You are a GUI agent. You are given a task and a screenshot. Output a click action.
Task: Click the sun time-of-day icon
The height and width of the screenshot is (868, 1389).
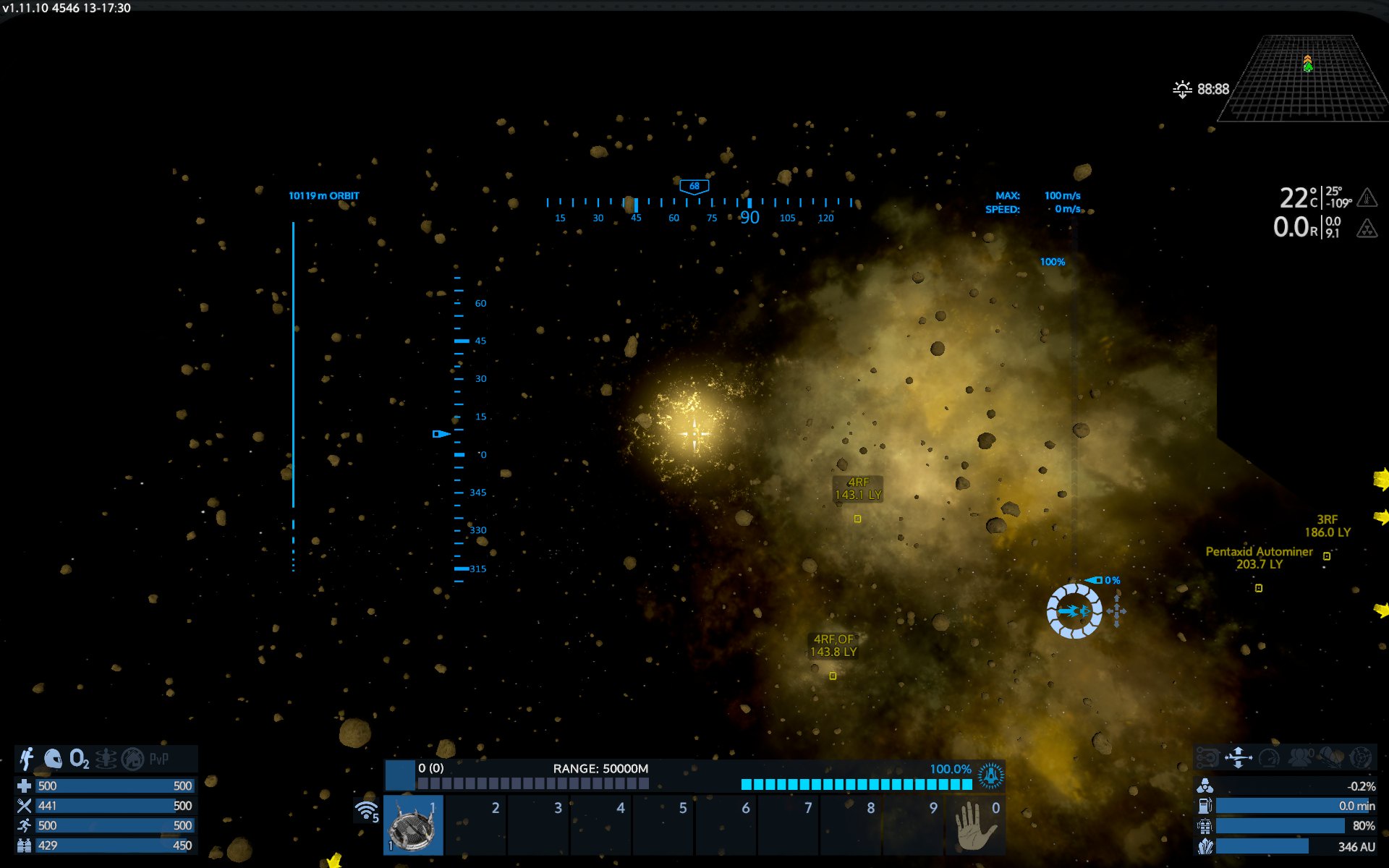tap(1182, 89)
